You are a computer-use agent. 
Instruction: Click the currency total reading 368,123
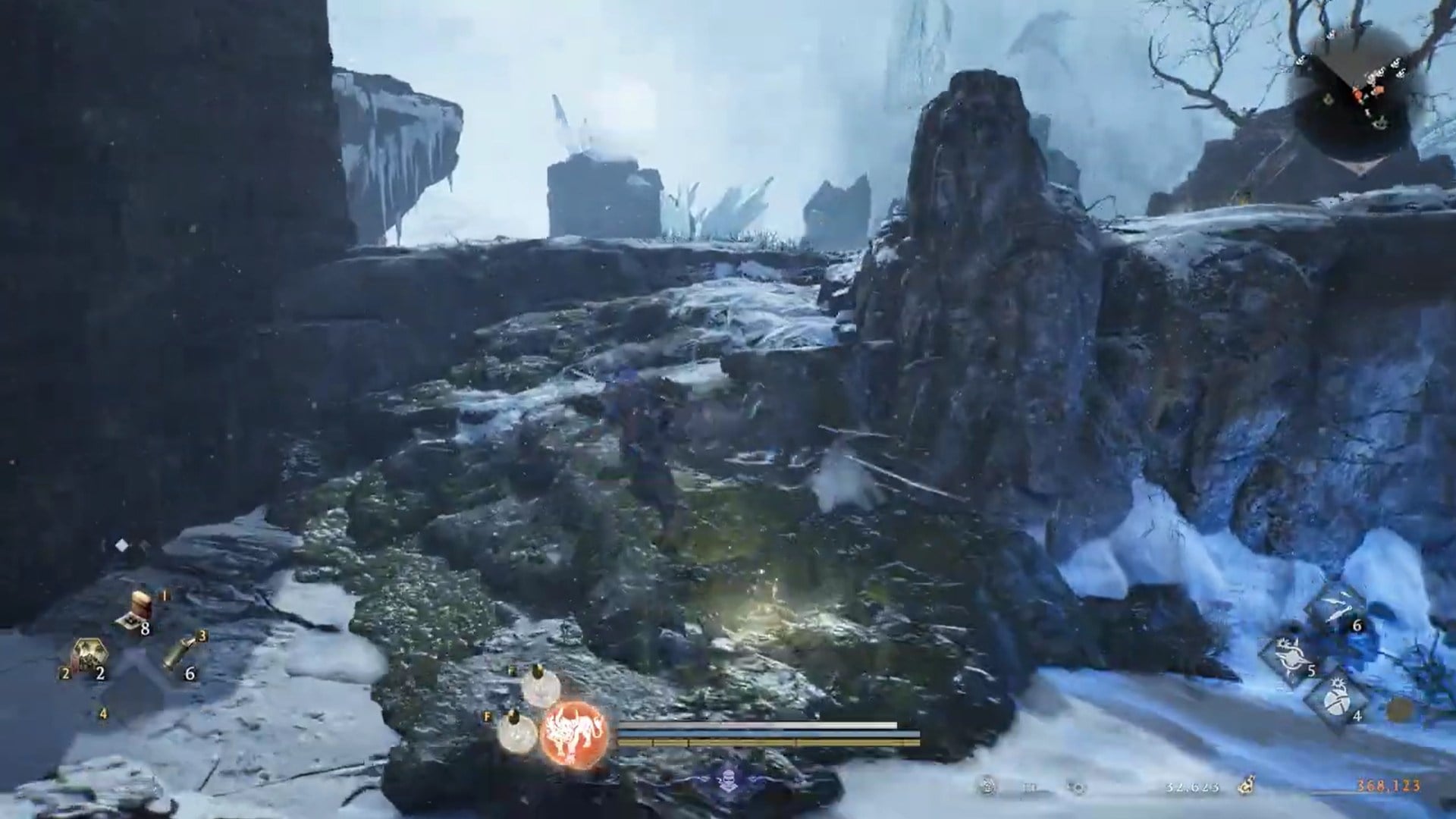pyautogui.click(x=1388, y=786)
